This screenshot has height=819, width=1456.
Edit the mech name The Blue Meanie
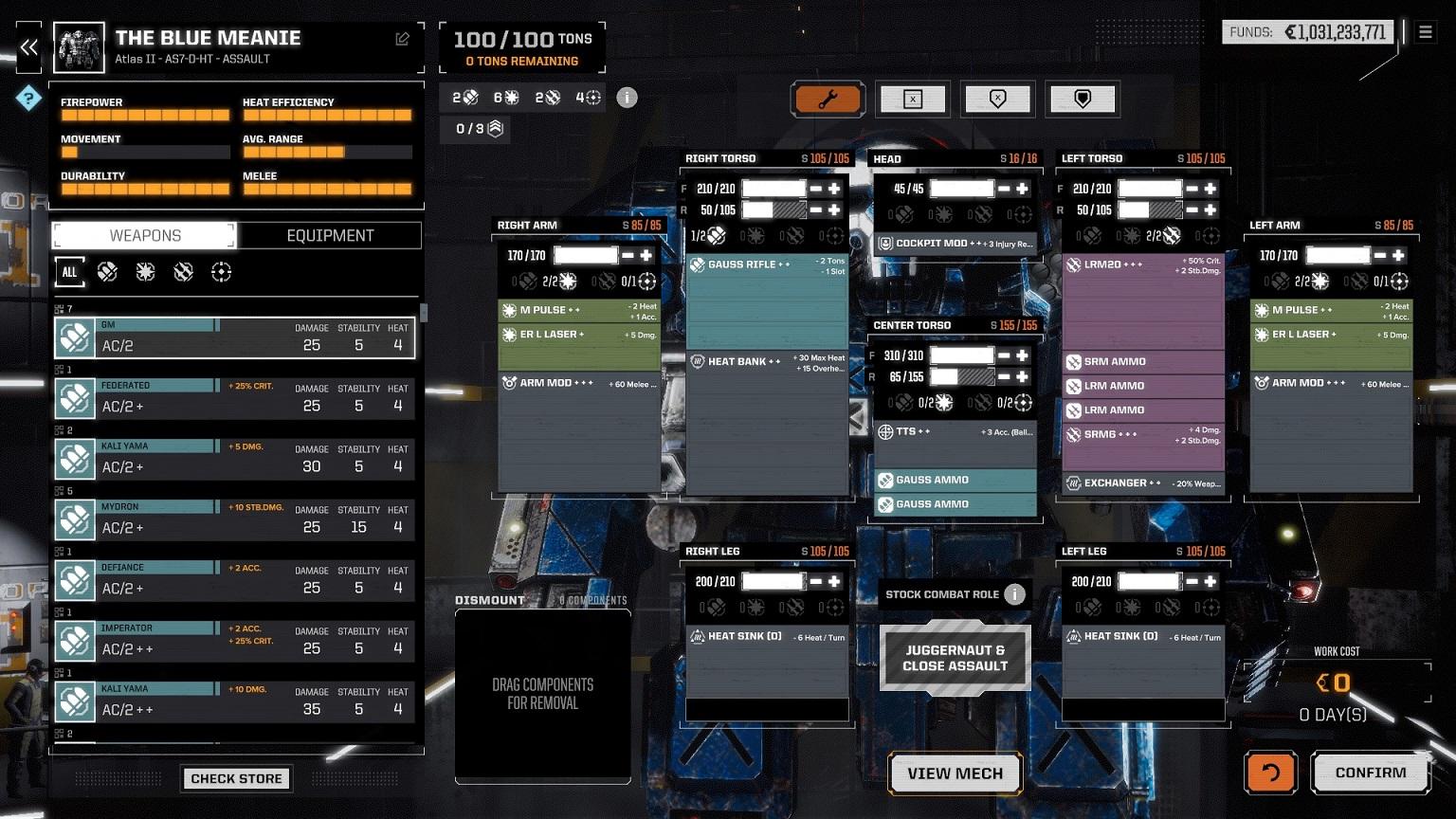(x=402, y=39)
